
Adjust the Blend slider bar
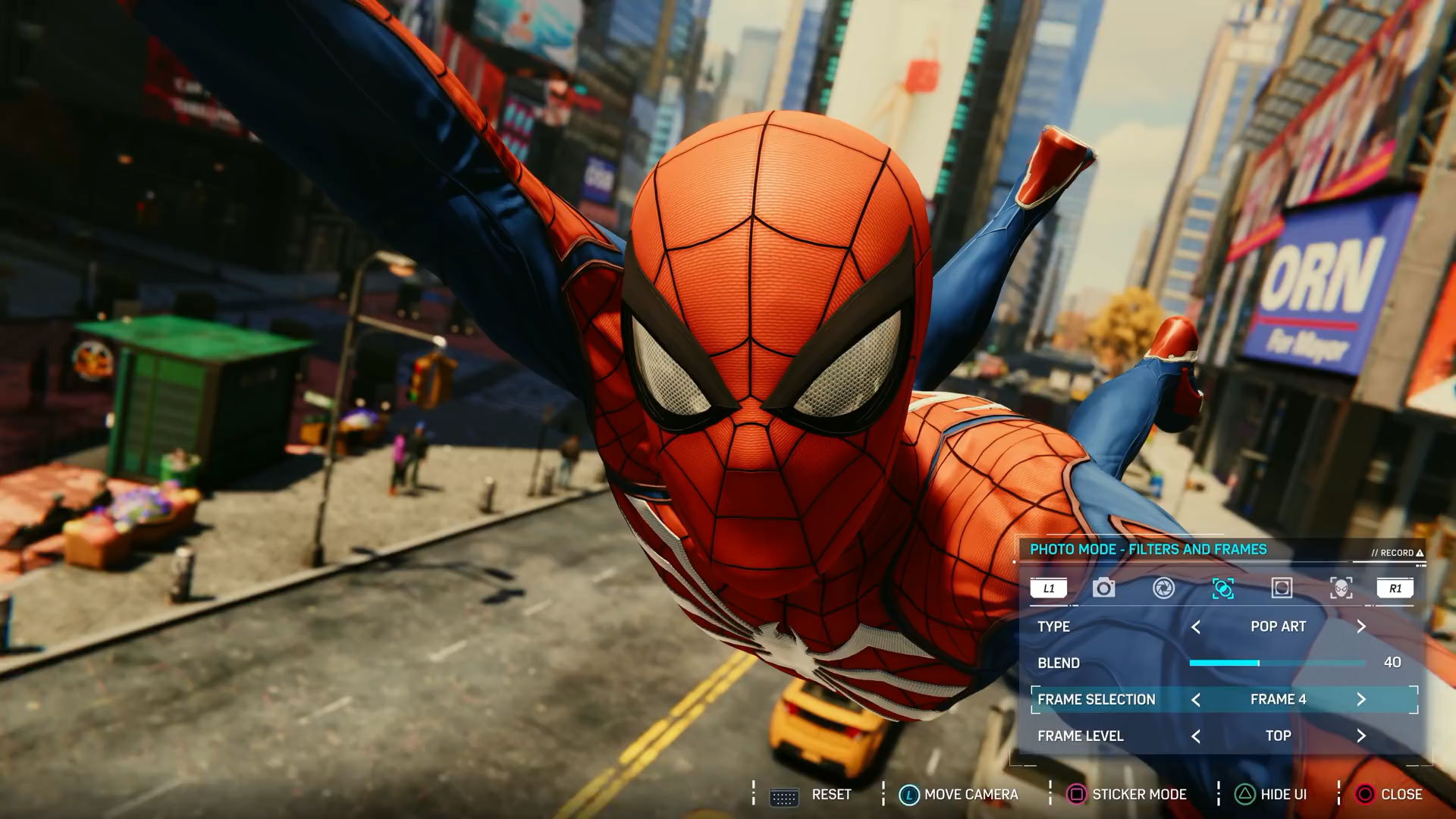pos(1277,663)
